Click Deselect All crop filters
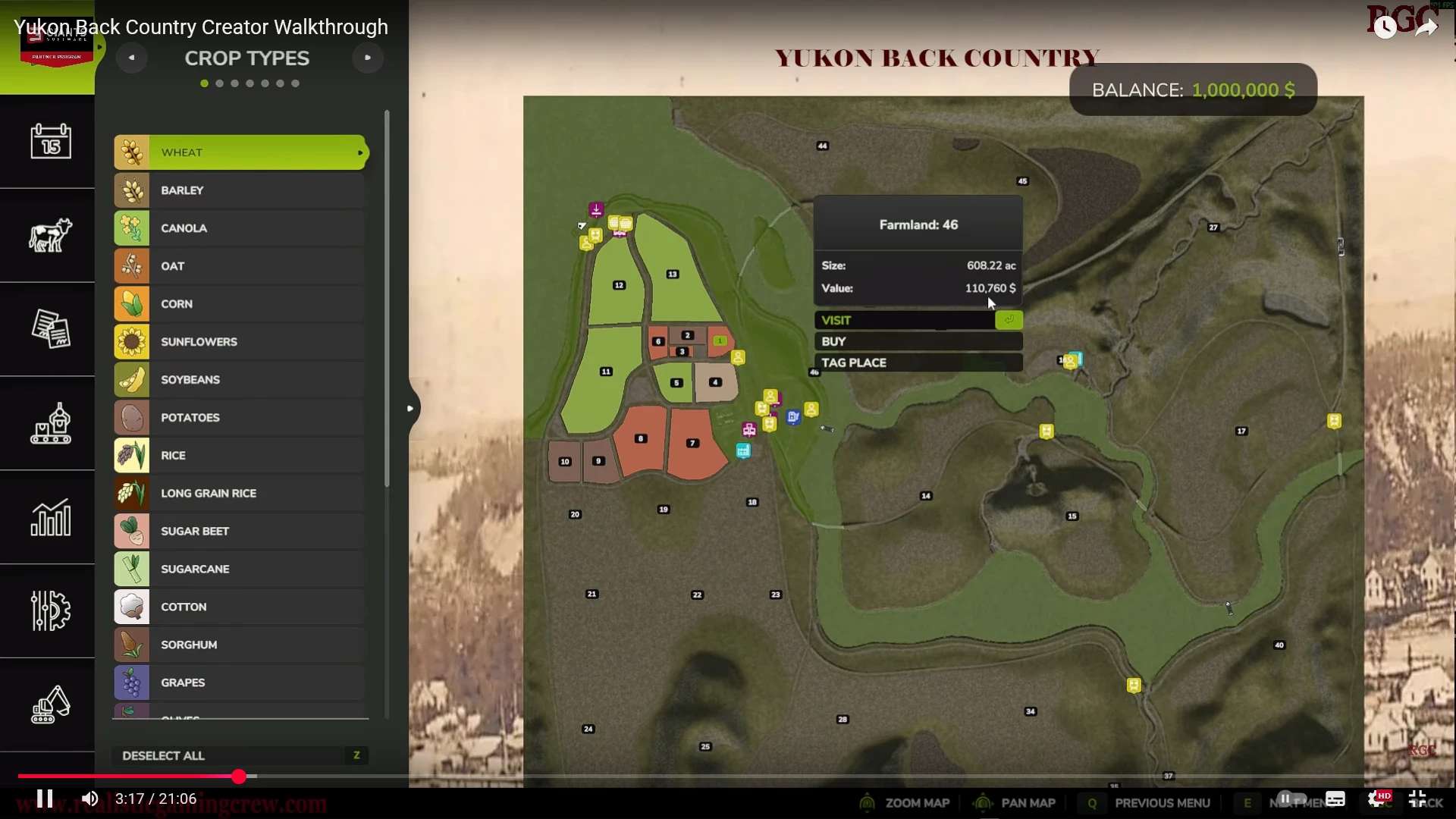Viewport: 1456px width, 819px height. [x=240, y=755]
